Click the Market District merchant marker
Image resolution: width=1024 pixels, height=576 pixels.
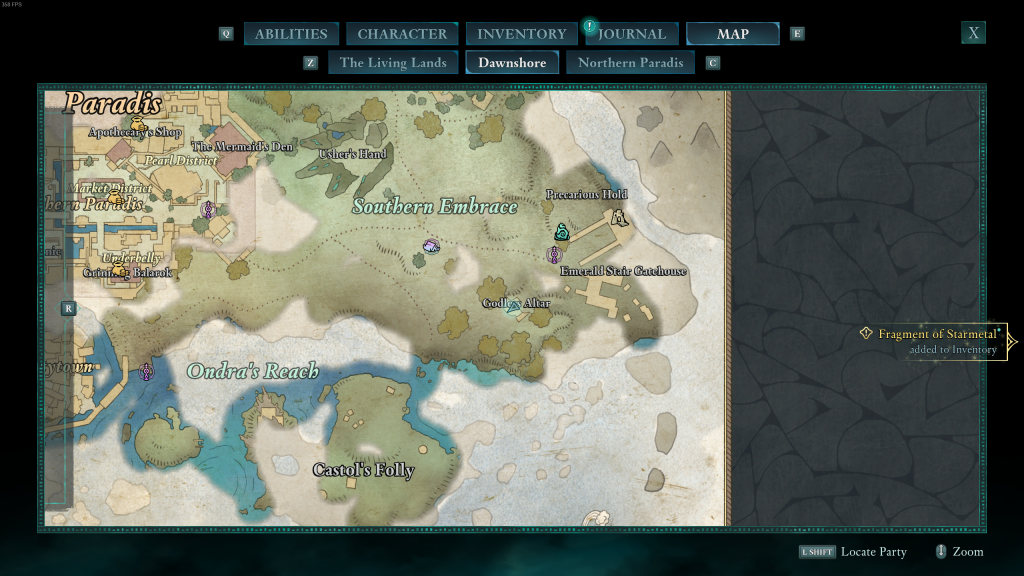point(116,198)
